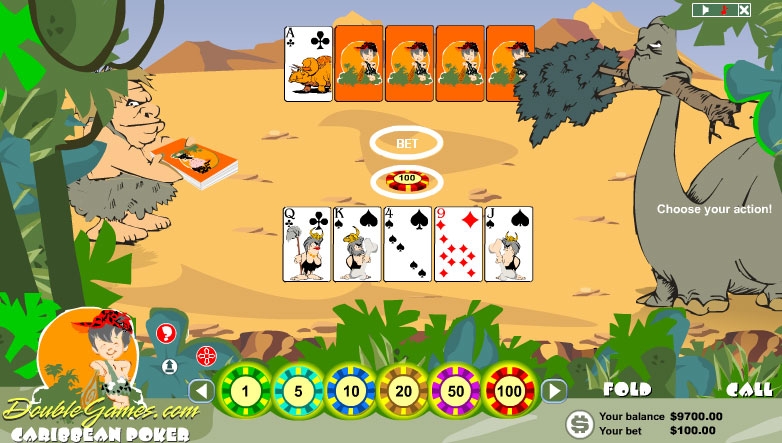Fold the current poker hand
782x443 pixels.
coord(627,389)
